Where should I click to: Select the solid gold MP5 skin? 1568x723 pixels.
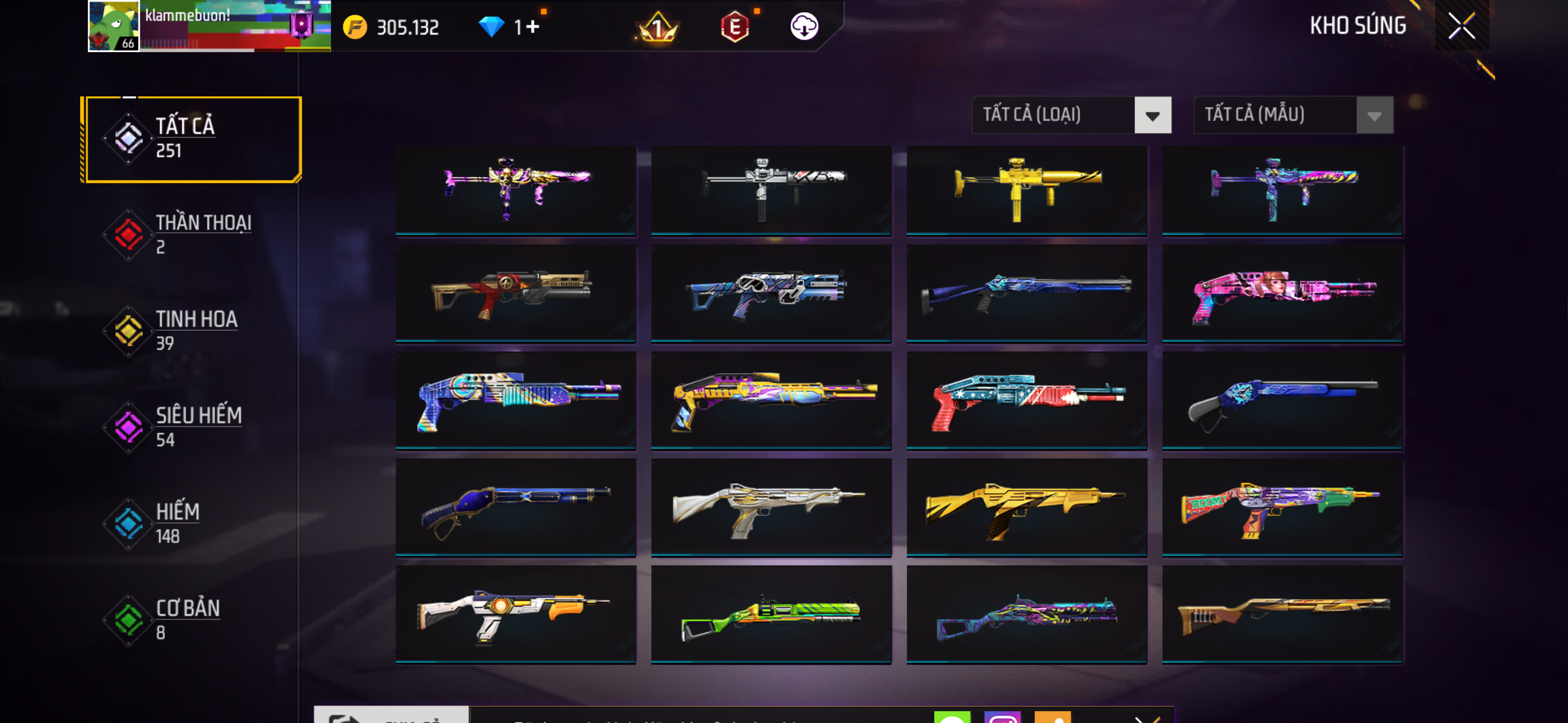[1027, 189]
